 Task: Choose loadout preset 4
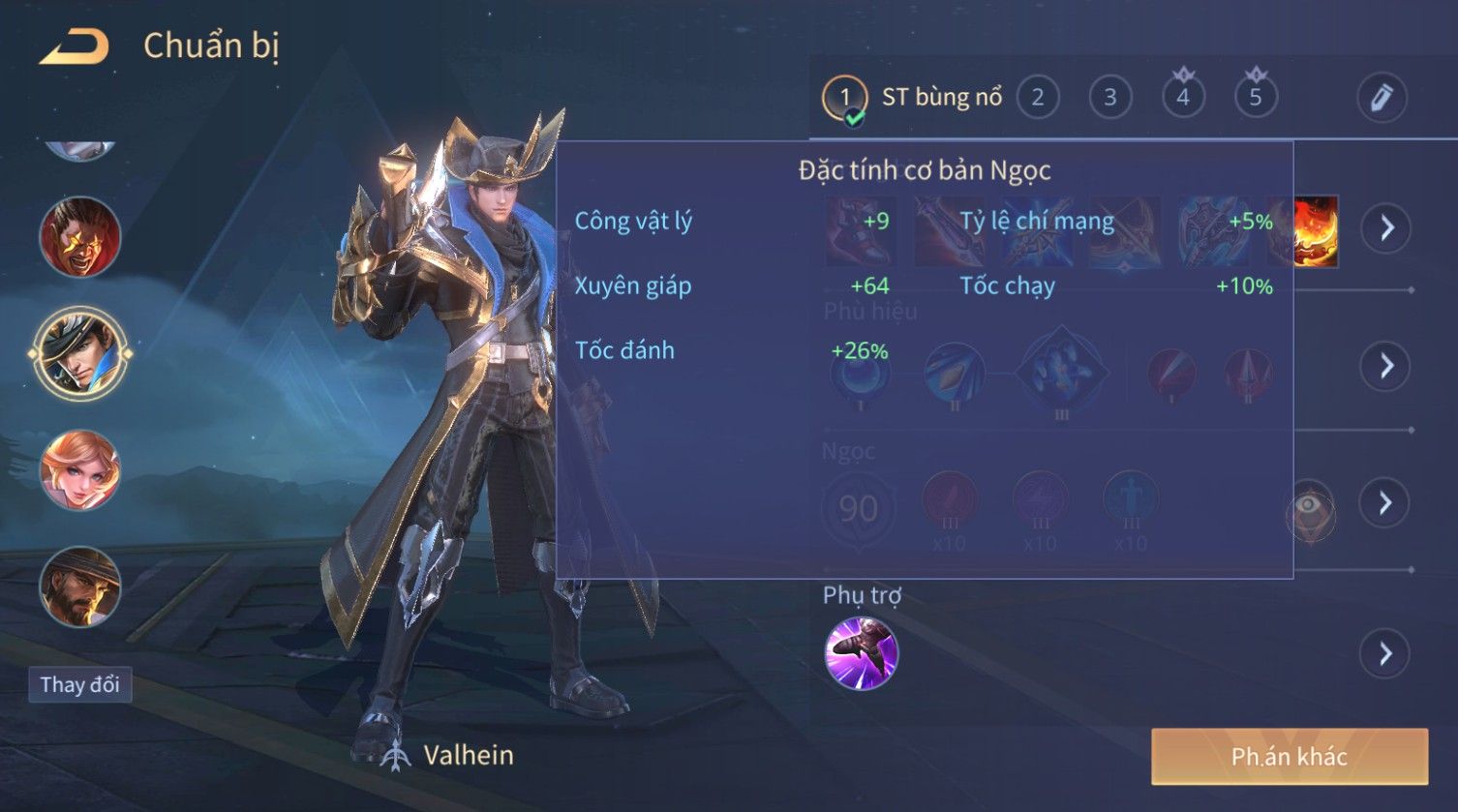point(1182,98)
